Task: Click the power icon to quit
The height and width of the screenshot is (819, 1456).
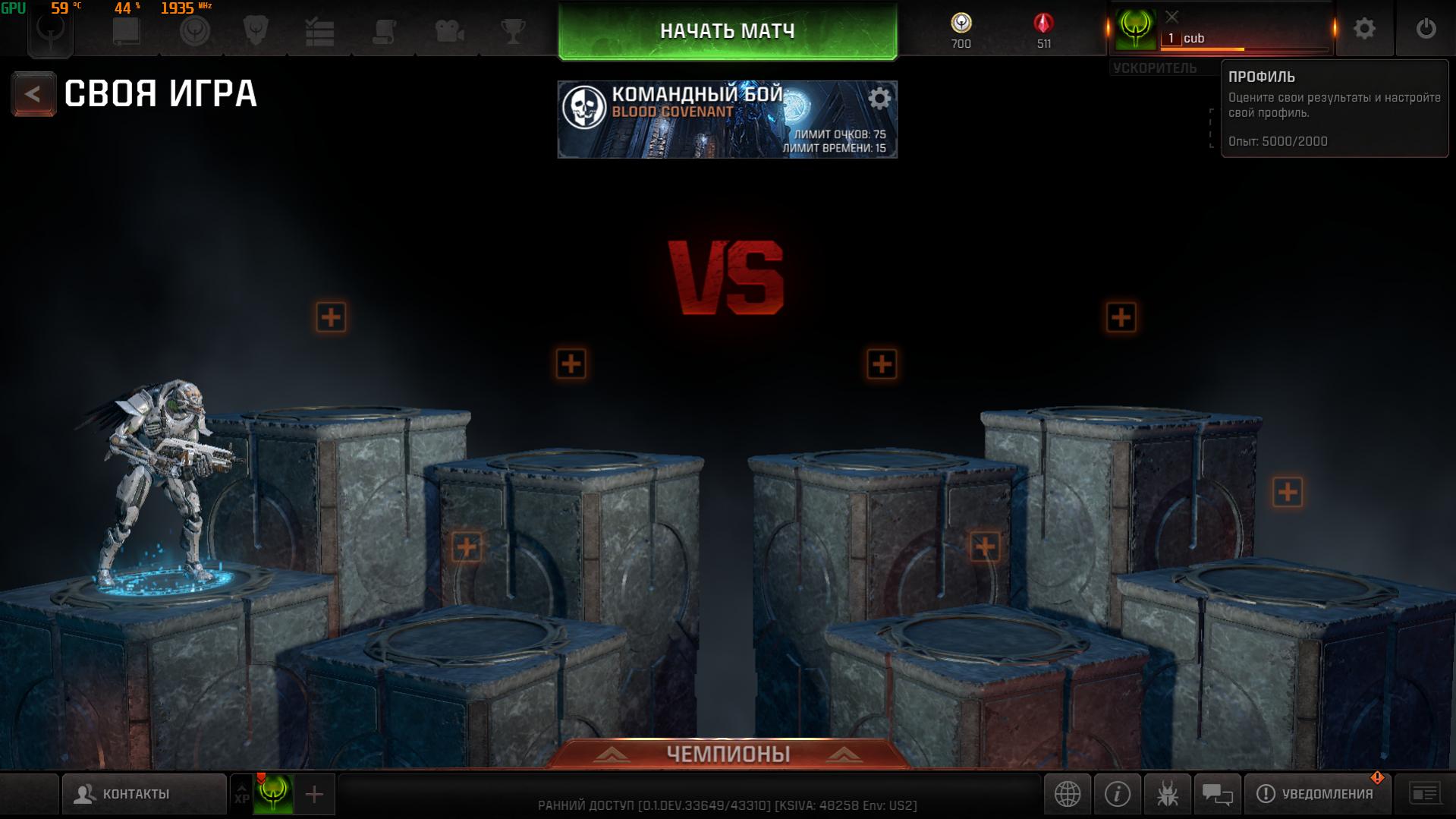Action: tap(1425, 30)
